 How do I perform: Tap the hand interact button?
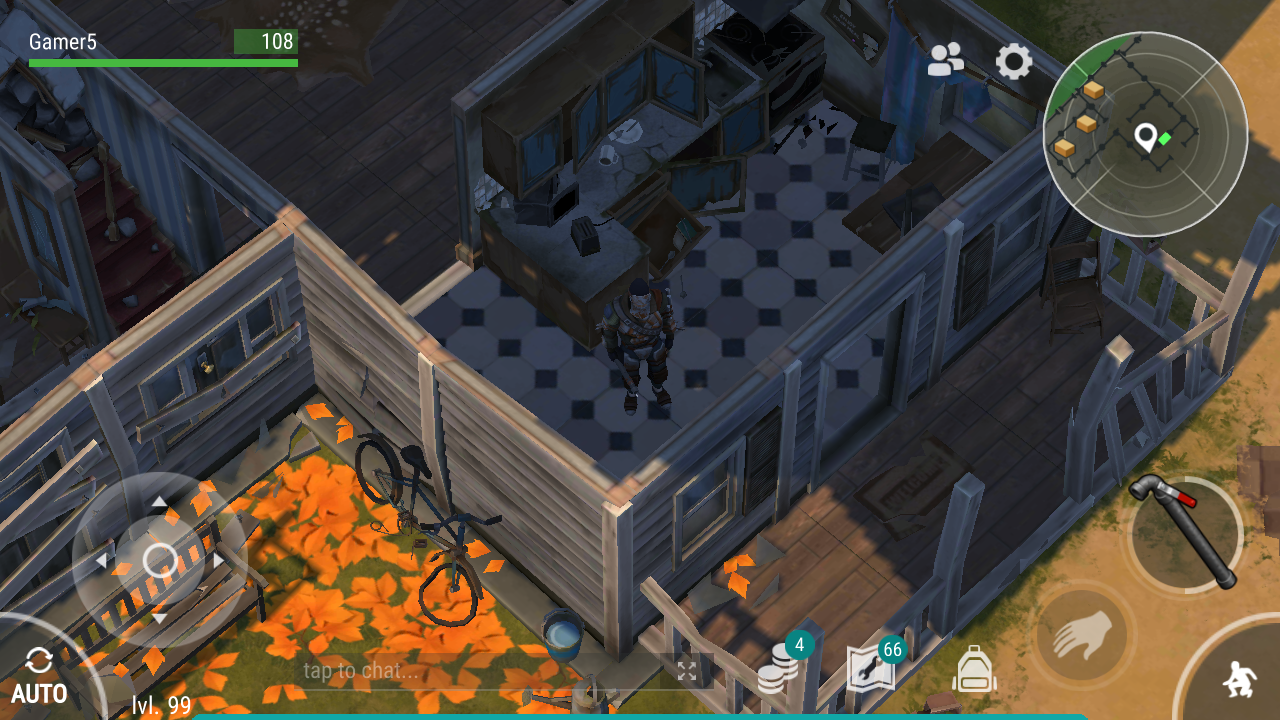click(x=1081, y=634)
